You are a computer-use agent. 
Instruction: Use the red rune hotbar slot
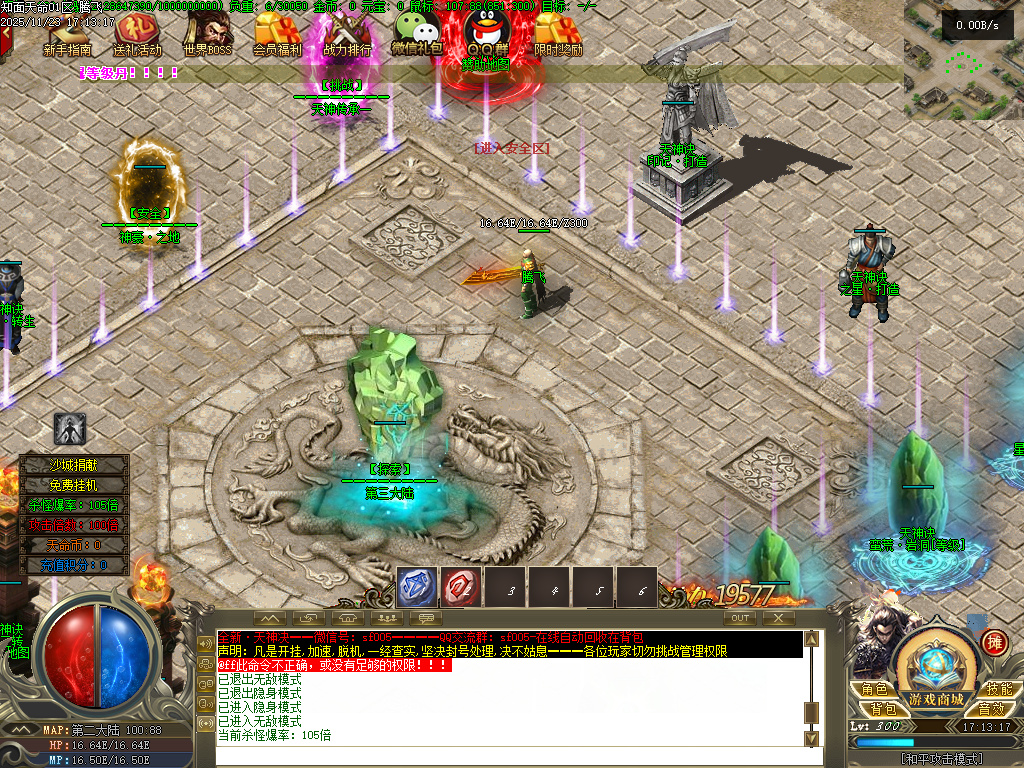[x=461, y=587]
